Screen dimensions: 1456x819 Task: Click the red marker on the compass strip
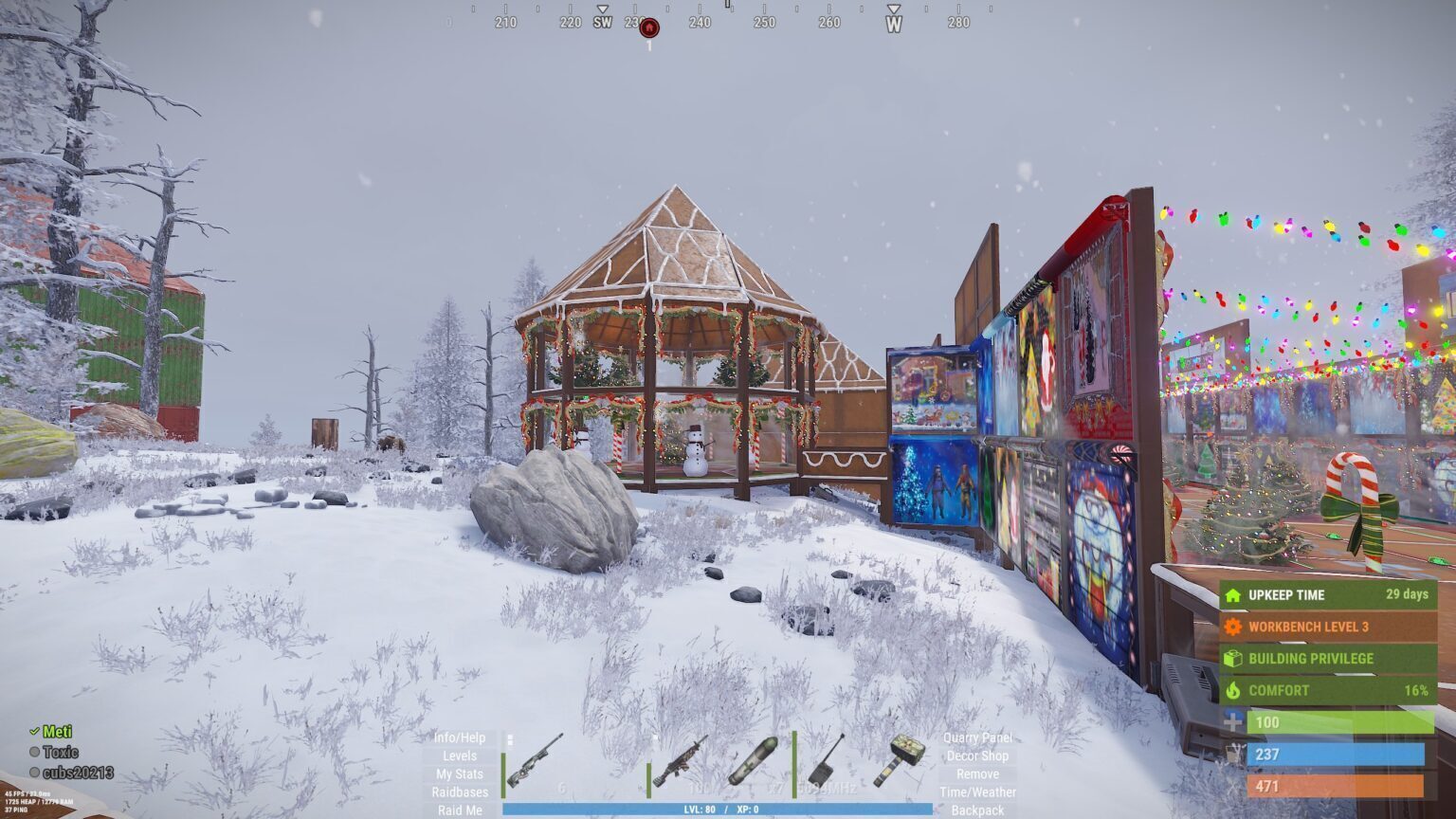point(648,27)
